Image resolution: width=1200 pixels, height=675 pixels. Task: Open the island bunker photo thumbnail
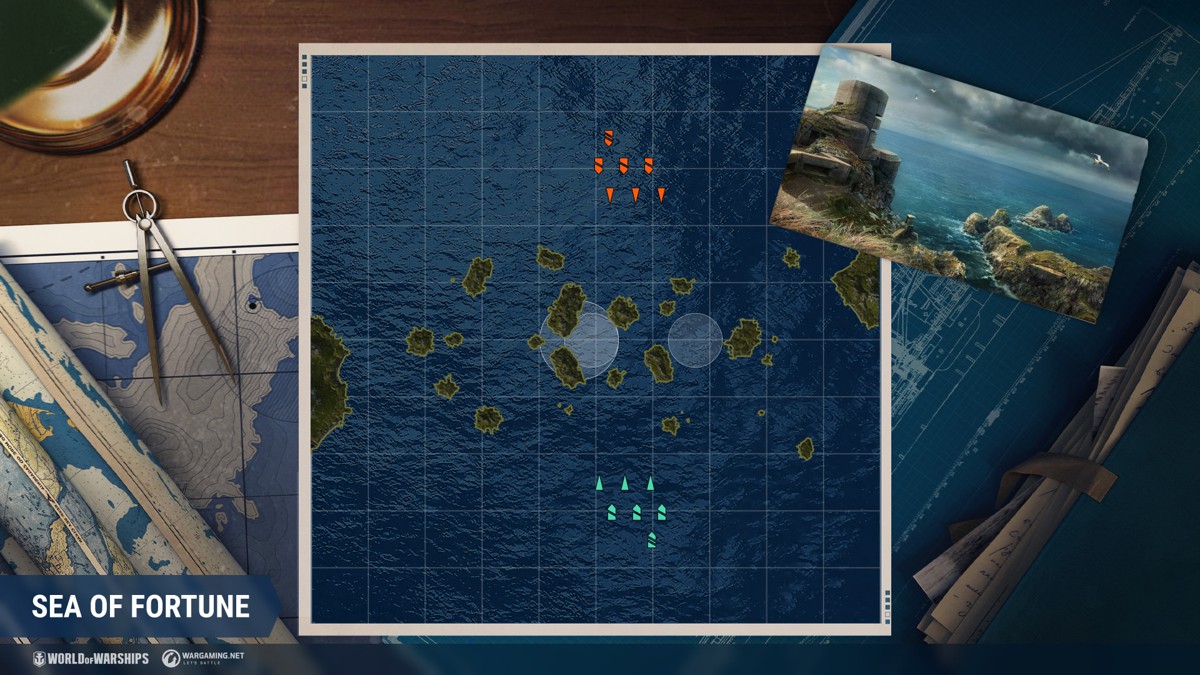coord(960,185)
